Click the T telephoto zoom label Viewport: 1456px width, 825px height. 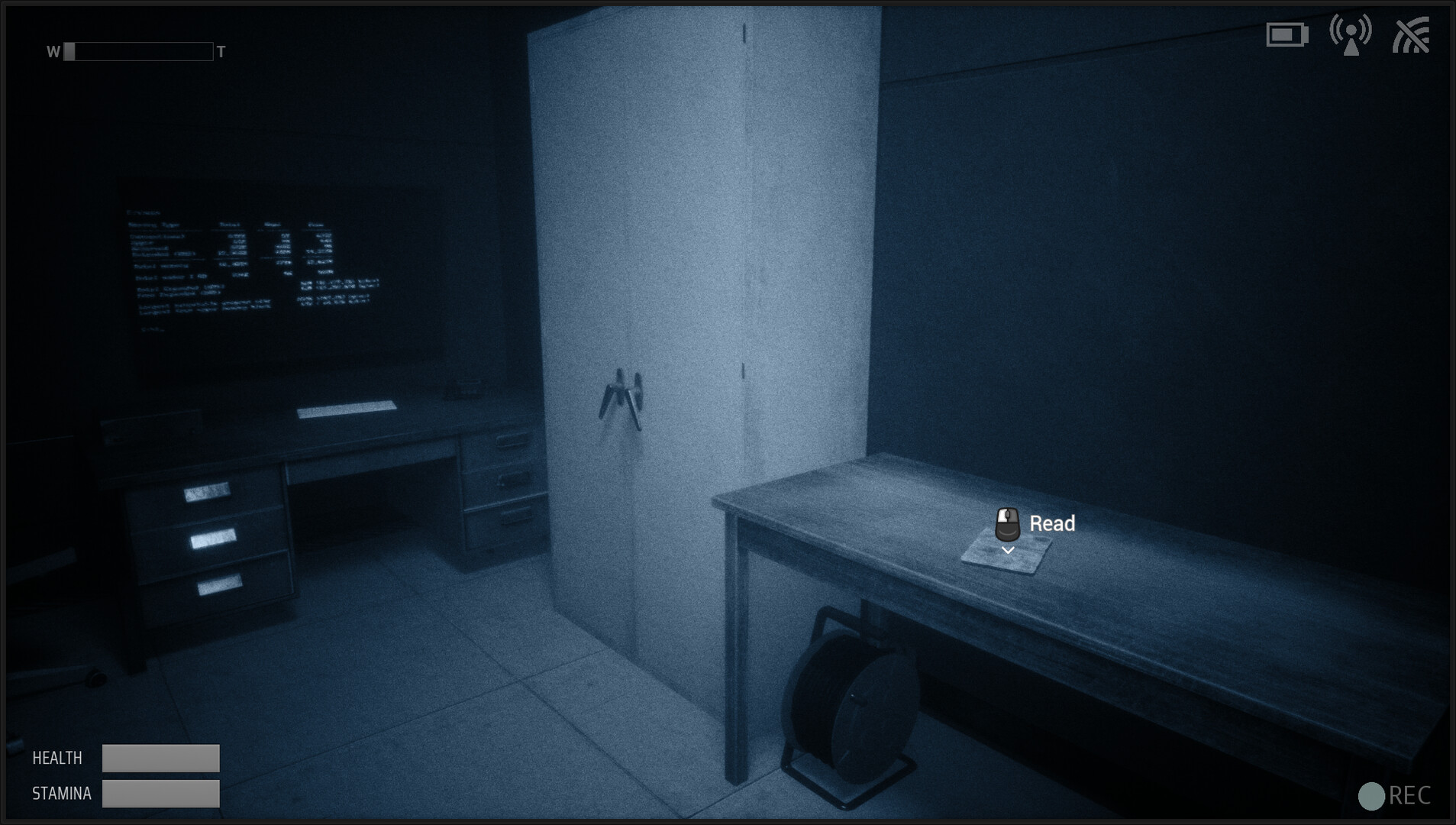[220, 52]
